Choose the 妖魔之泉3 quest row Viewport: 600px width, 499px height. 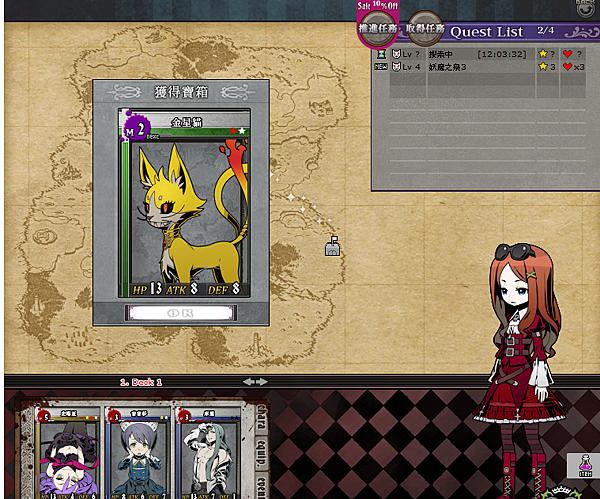pos(470,67)
